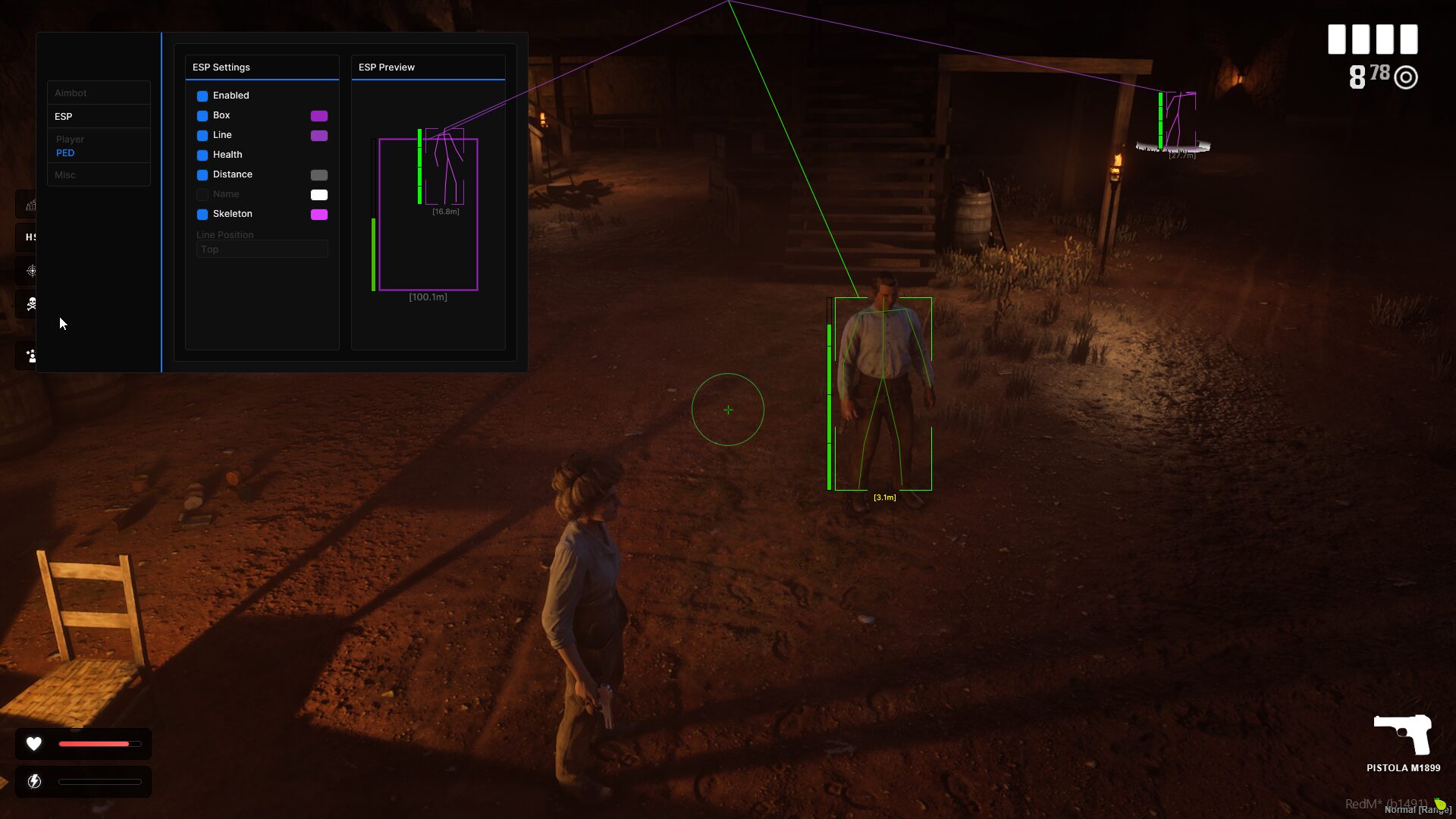Change the Distance color swatch
Image resolution: width=1456 pixels, height=819 pixels.
point(319,175)
